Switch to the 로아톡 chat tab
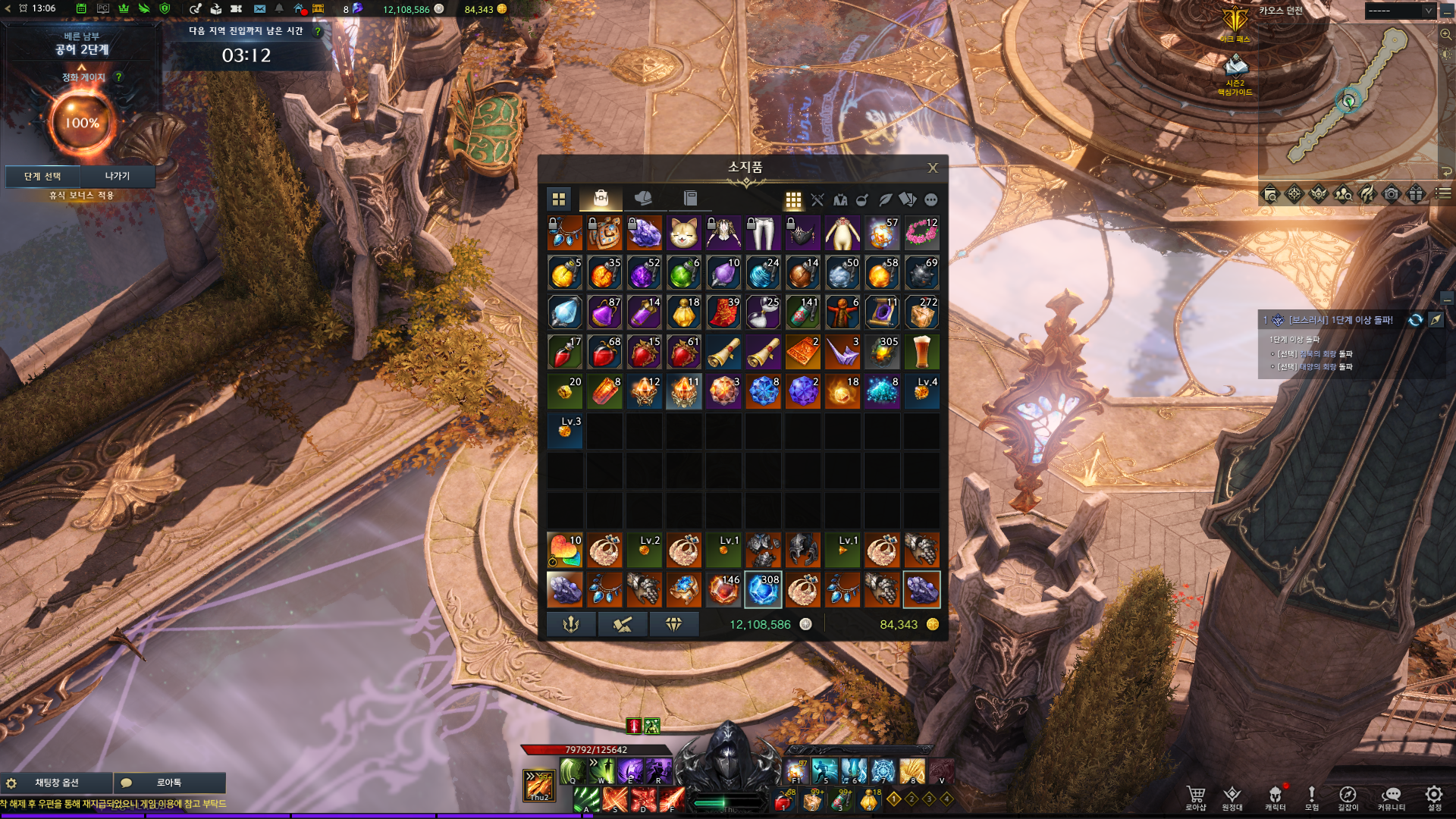The height and width of the screenshot is (819, 1456). click(x=168, y=783)
